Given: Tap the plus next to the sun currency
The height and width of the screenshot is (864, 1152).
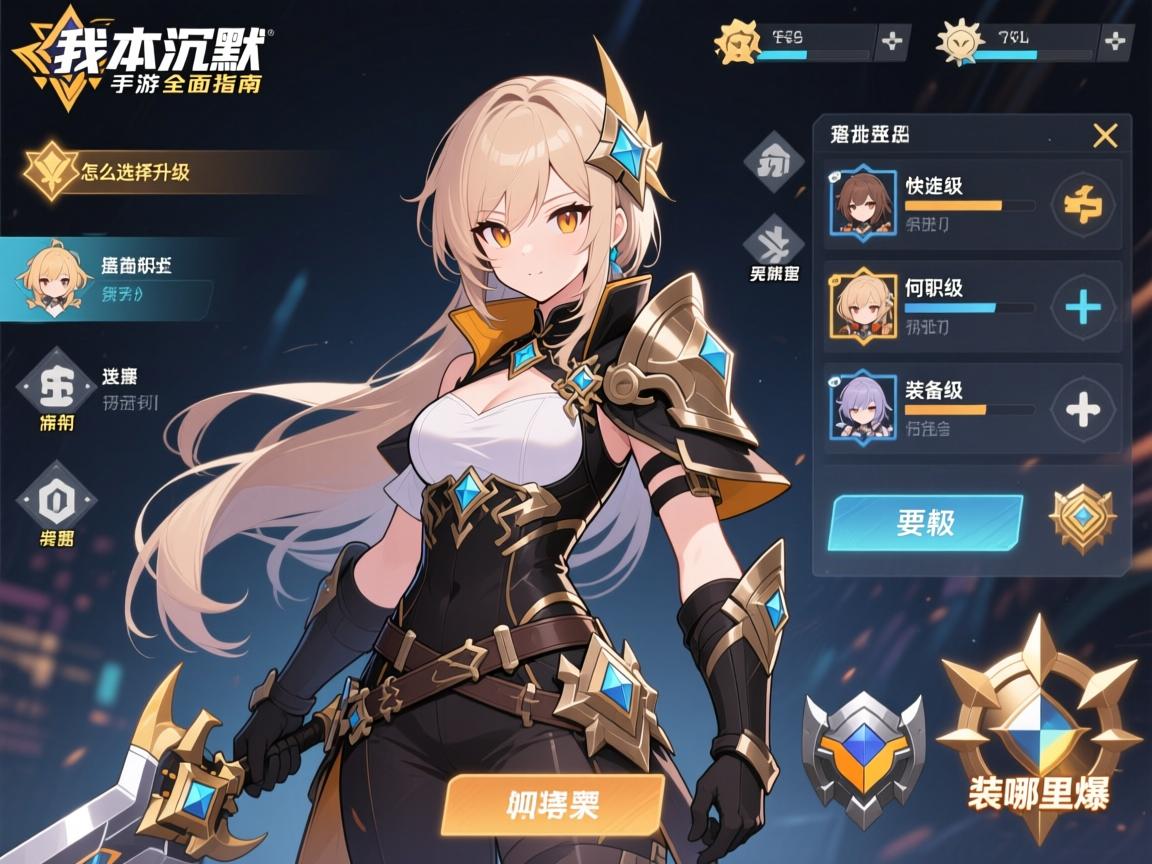Looking at the screenshot, I should pos(1115,42).
